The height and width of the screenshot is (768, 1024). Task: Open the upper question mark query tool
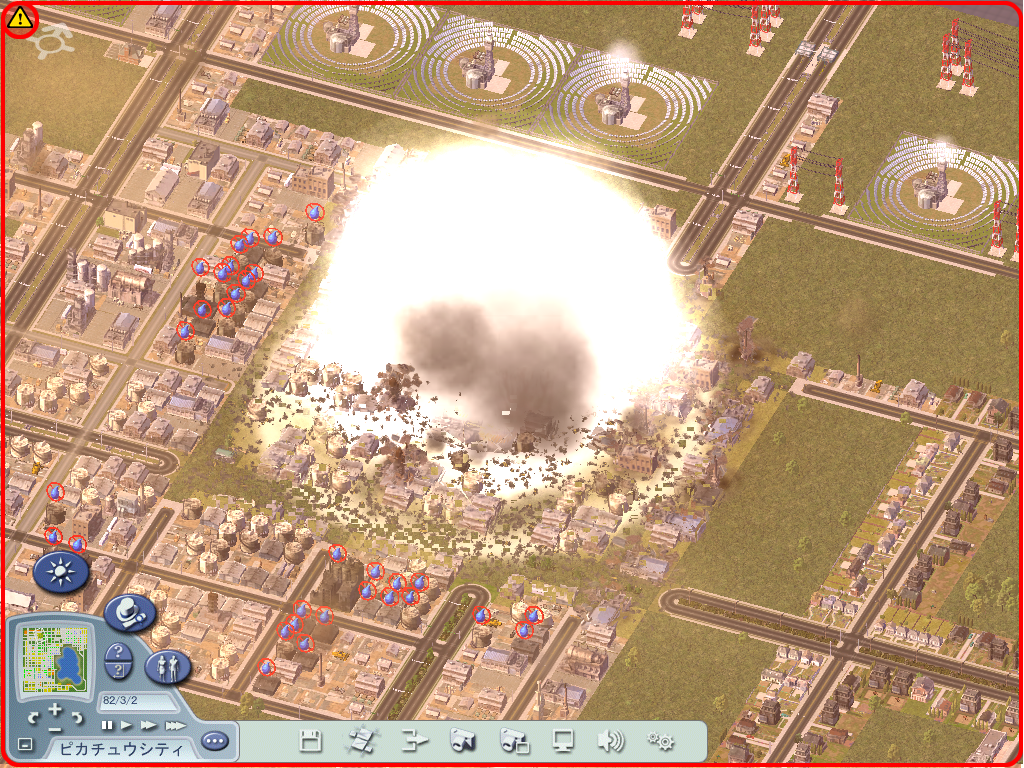click(118, 652)
